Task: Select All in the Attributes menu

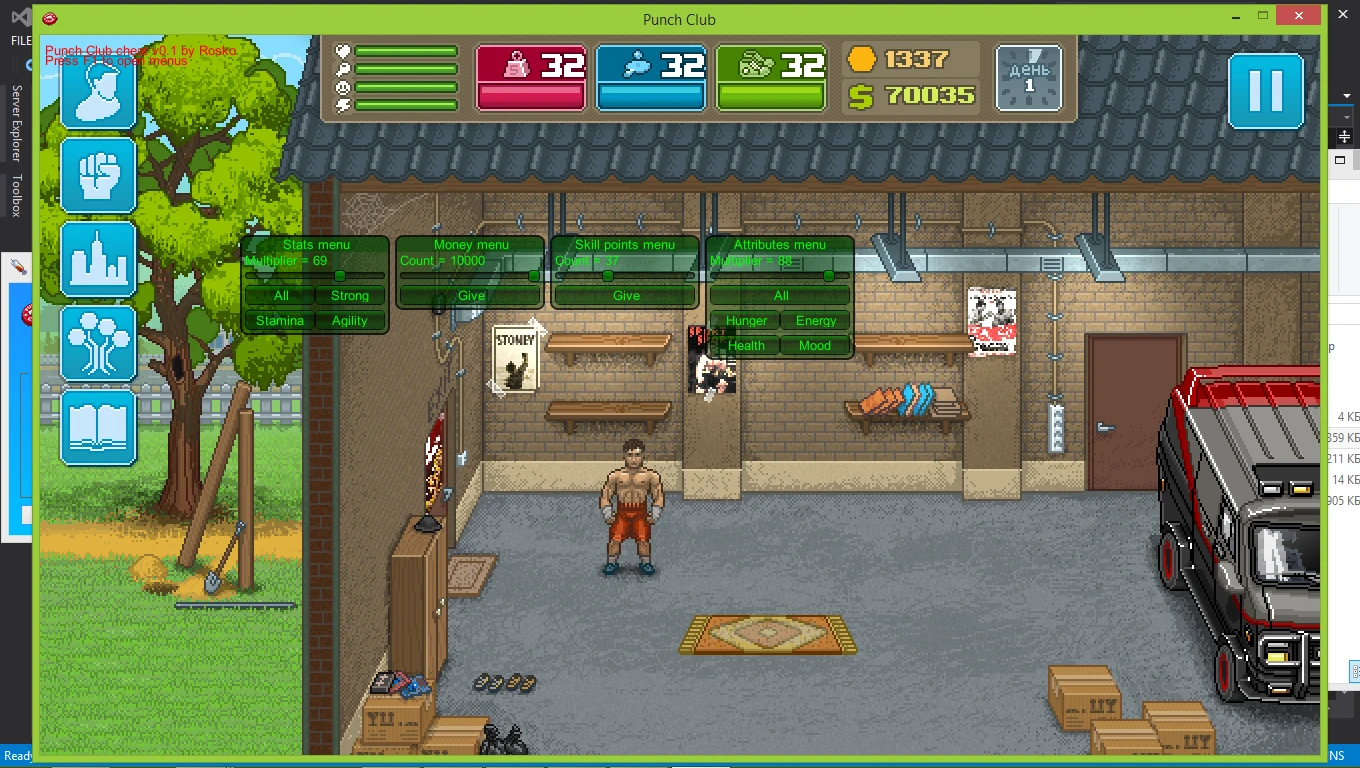Action: [x=779, y=296]
